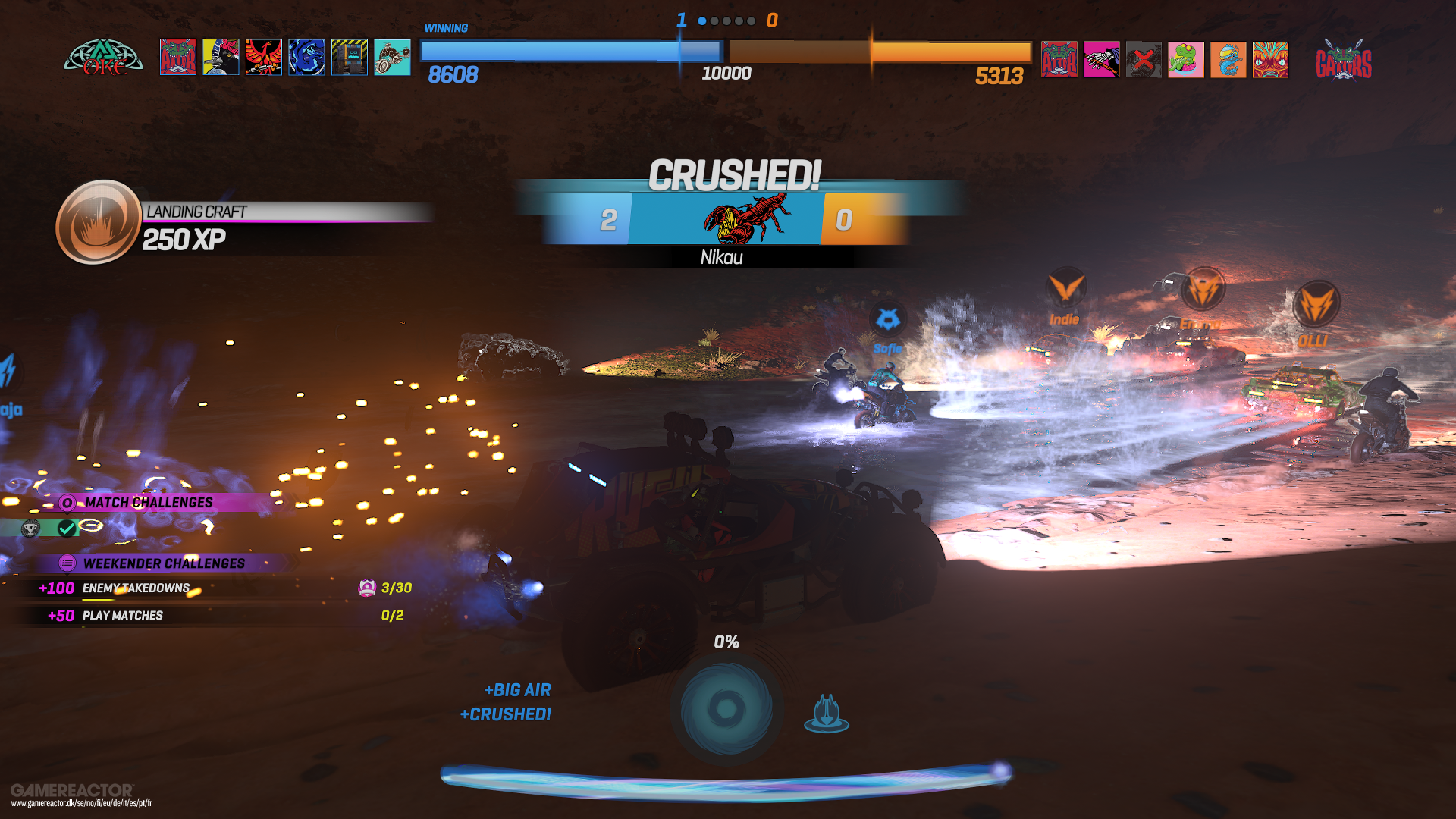Toggle the trophy icon beside the checkmark
The height and width of the screenshot is (819, 1456).
[x=30, y=529]
